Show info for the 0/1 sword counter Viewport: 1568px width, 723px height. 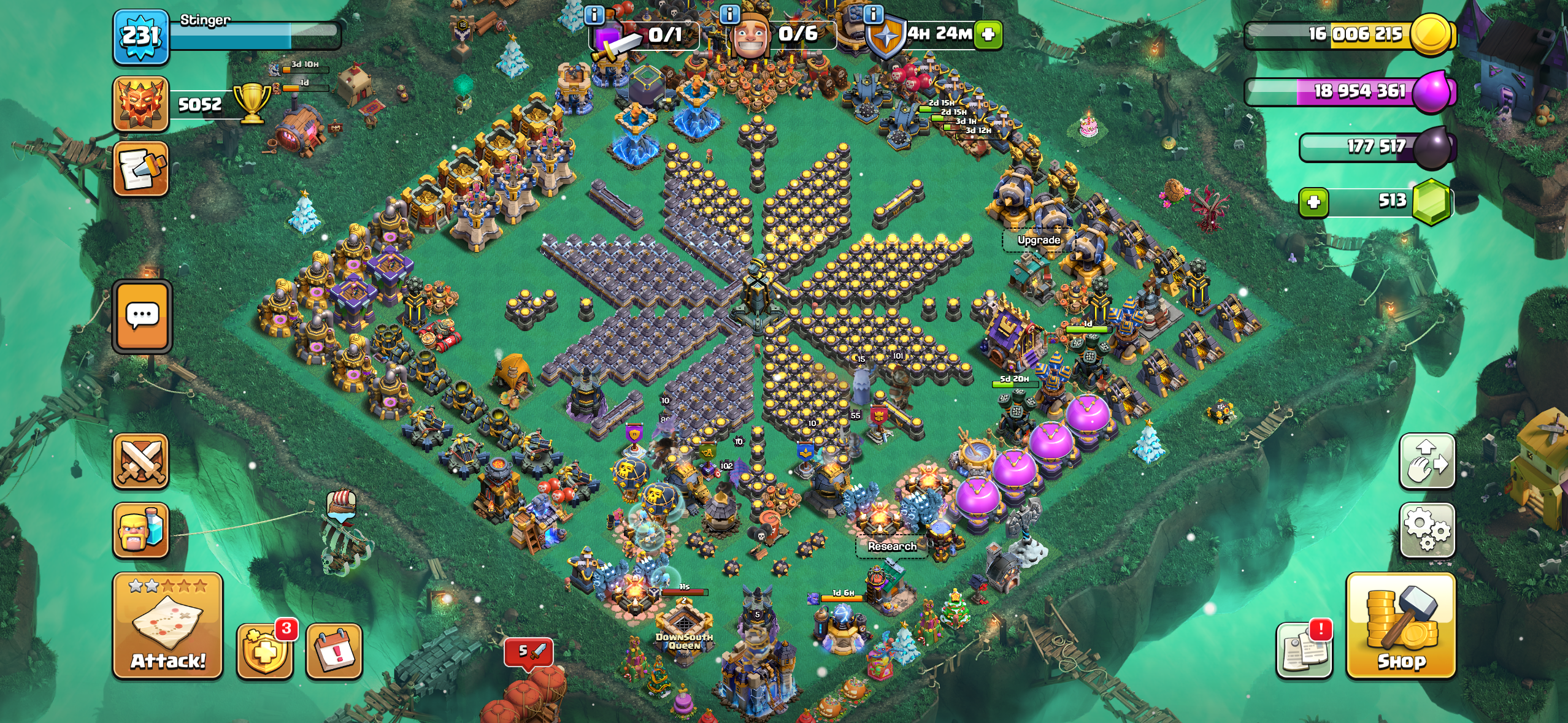(x=594, y=13)
